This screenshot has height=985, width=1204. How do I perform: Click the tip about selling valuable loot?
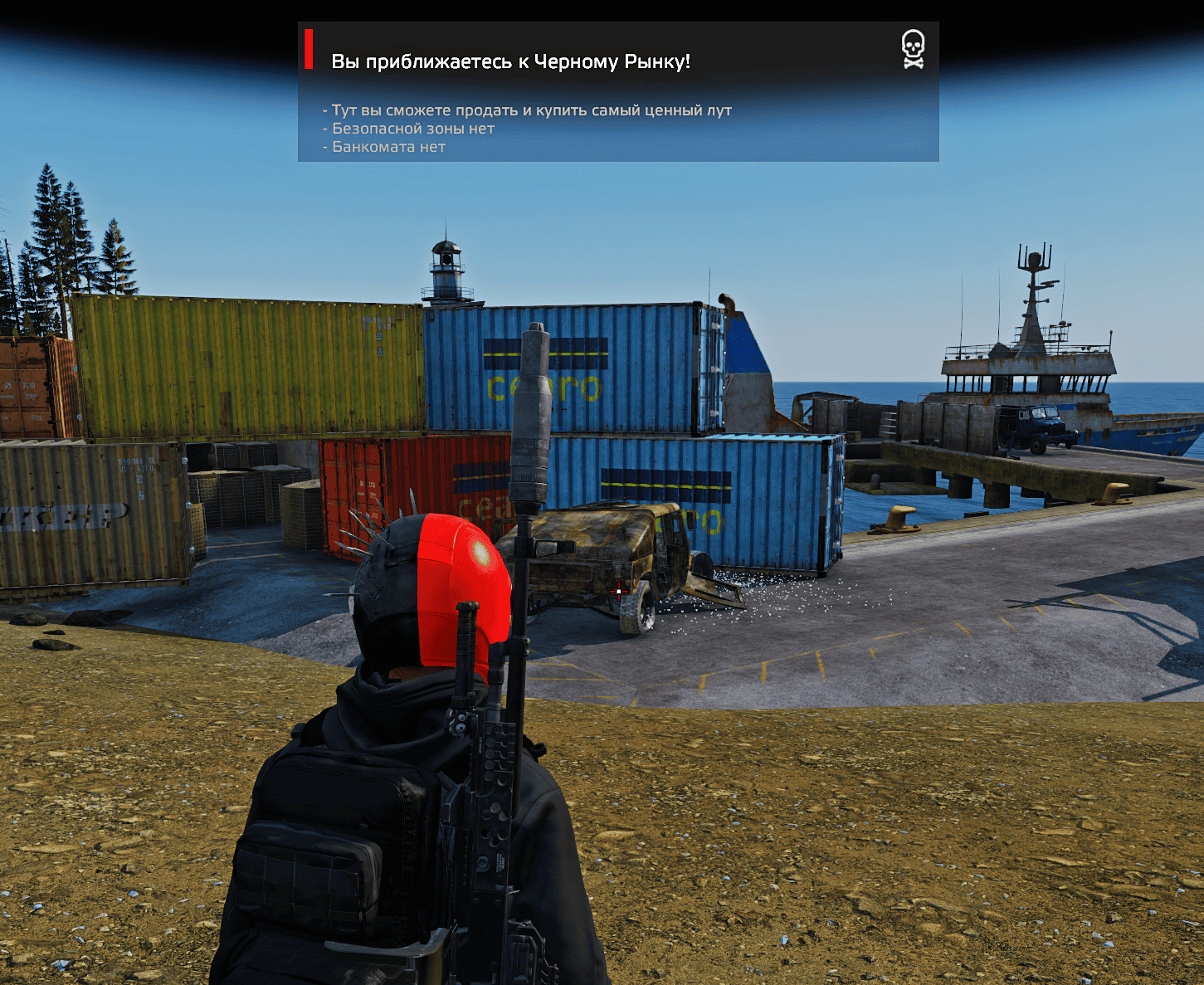(526, 109)
